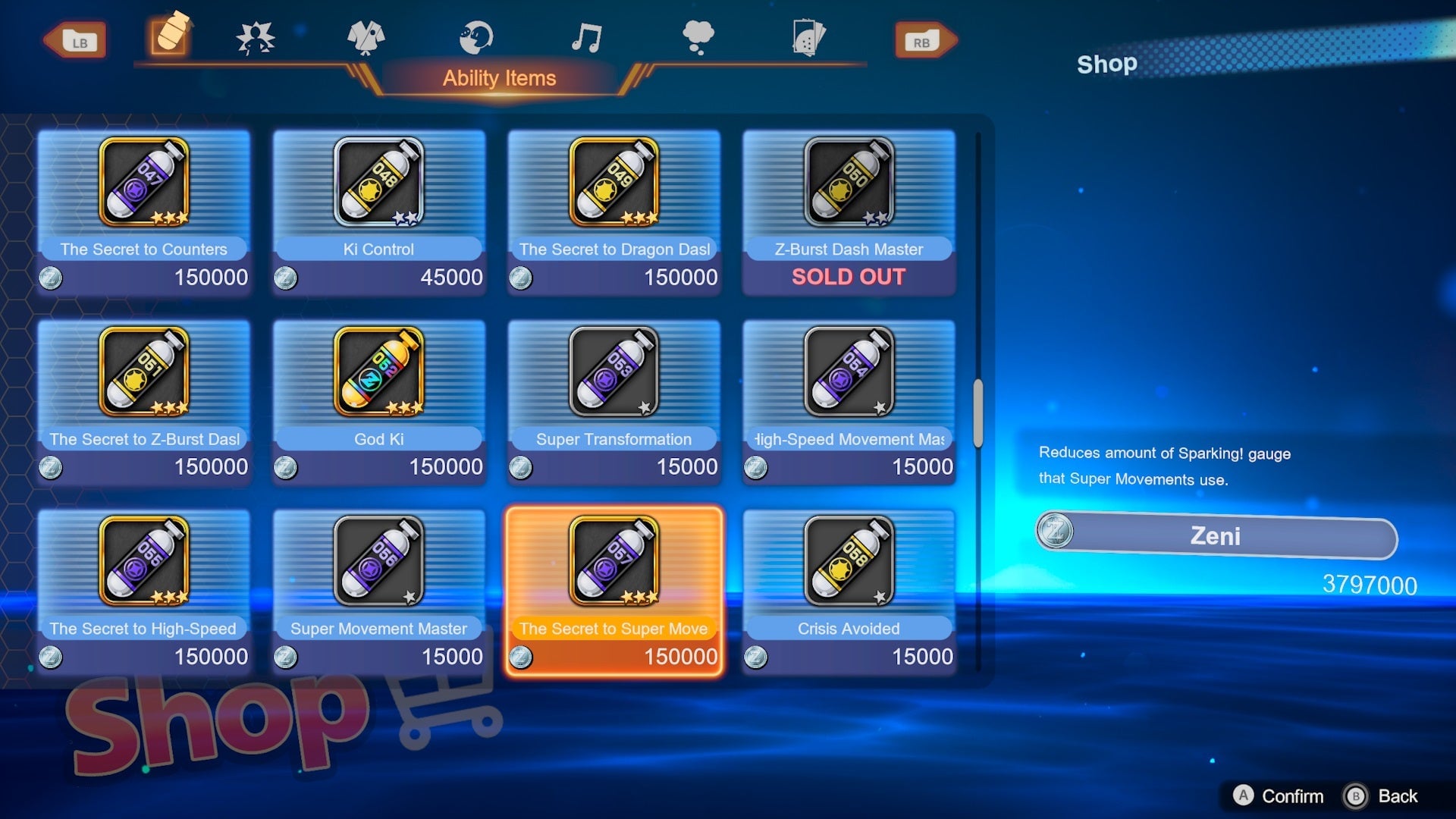Switch to the cards category tab
This screenshot has width=1456, height=819.
808,38
